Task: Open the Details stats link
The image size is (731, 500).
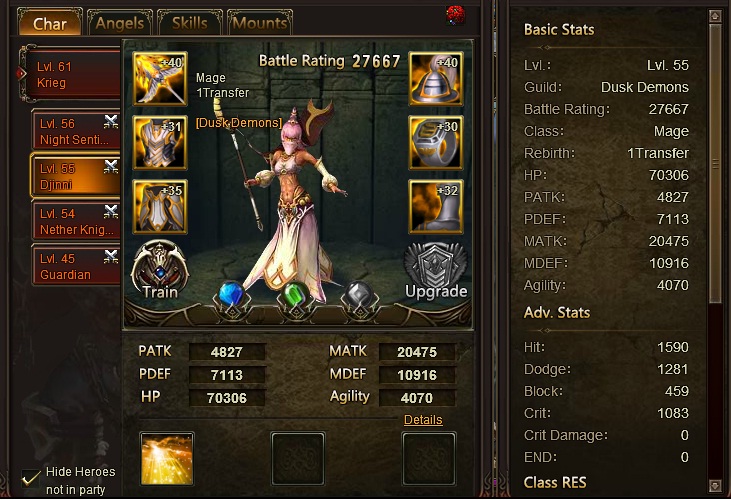Action: pos(423,420)
